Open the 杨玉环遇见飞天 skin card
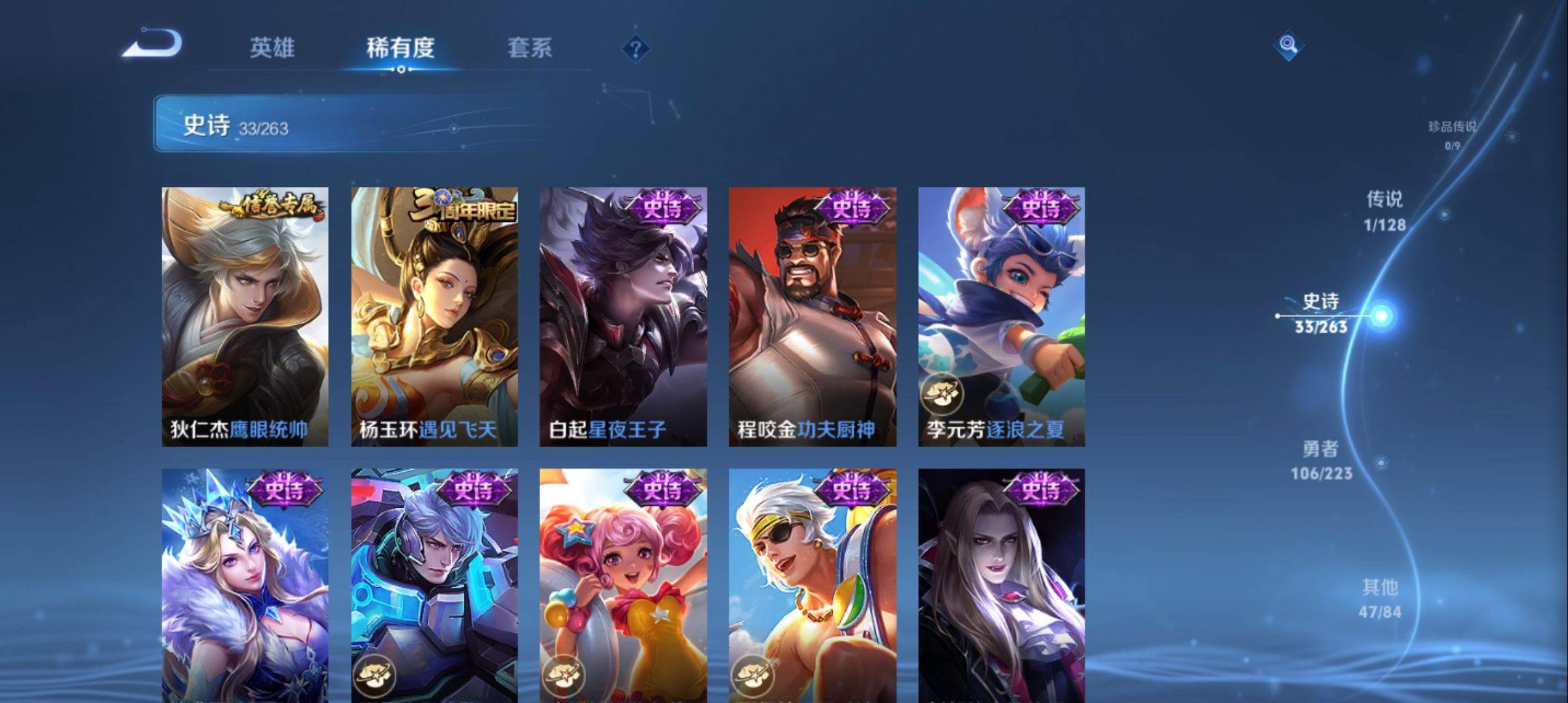1568x703 pixels. 433,312
